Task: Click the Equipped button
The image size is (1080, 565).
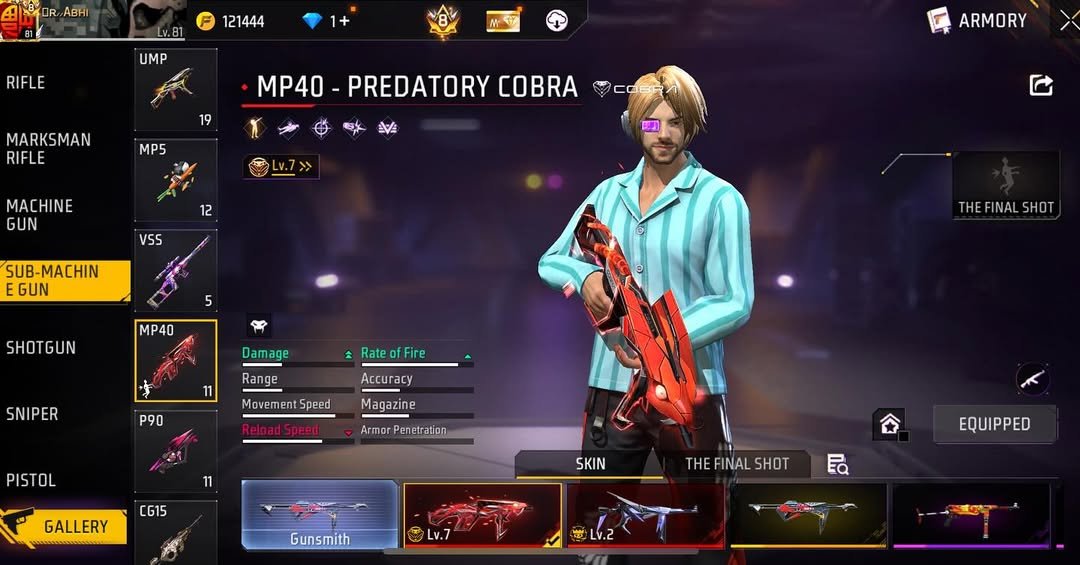Action: 994,424
